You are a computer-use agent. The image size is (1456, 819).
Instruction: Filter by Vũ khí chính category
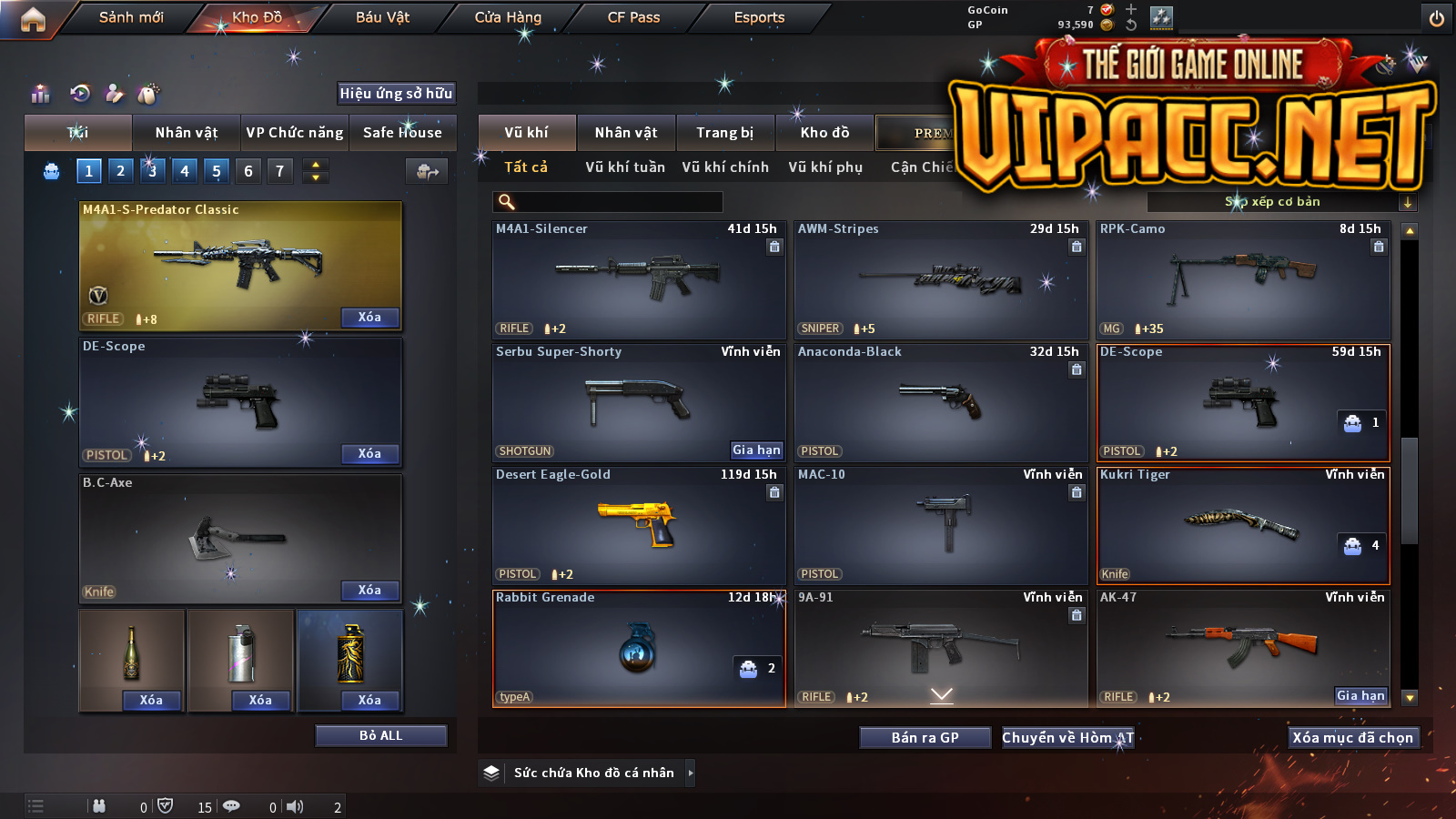coord(725,167)
